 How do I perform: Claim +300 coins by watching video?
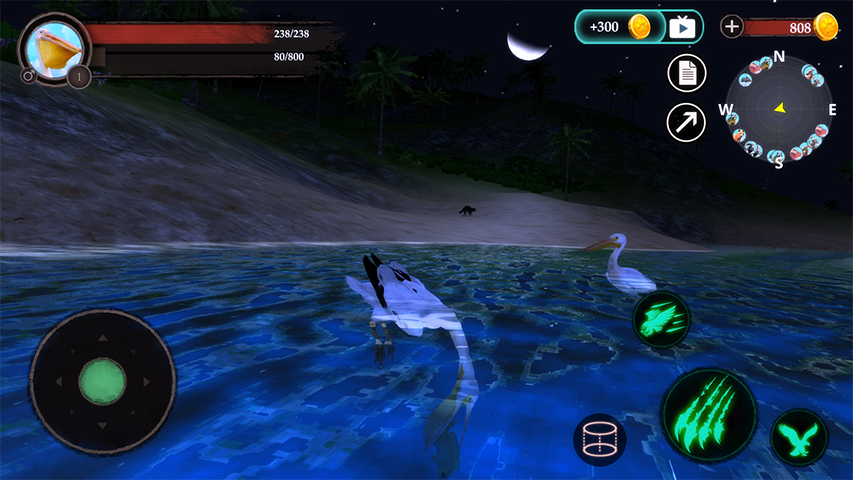click(639, 27)
